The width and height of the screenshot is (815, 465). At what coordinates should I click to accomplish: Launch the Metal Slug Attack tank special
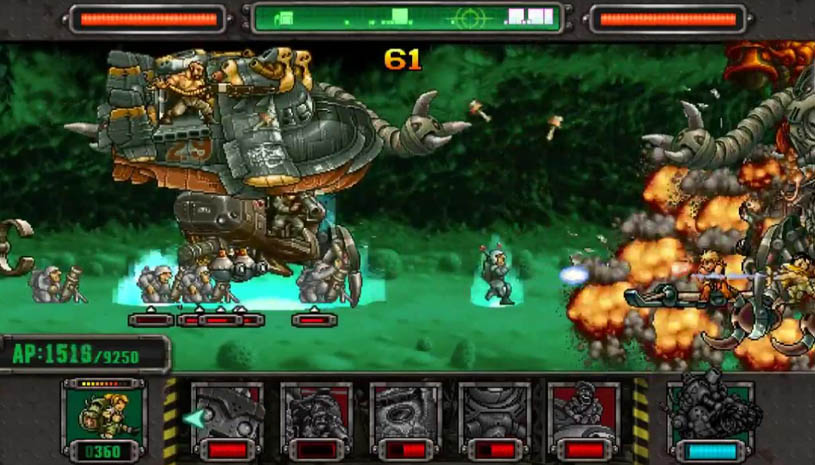pyautogui.click(x=711, y=419)
